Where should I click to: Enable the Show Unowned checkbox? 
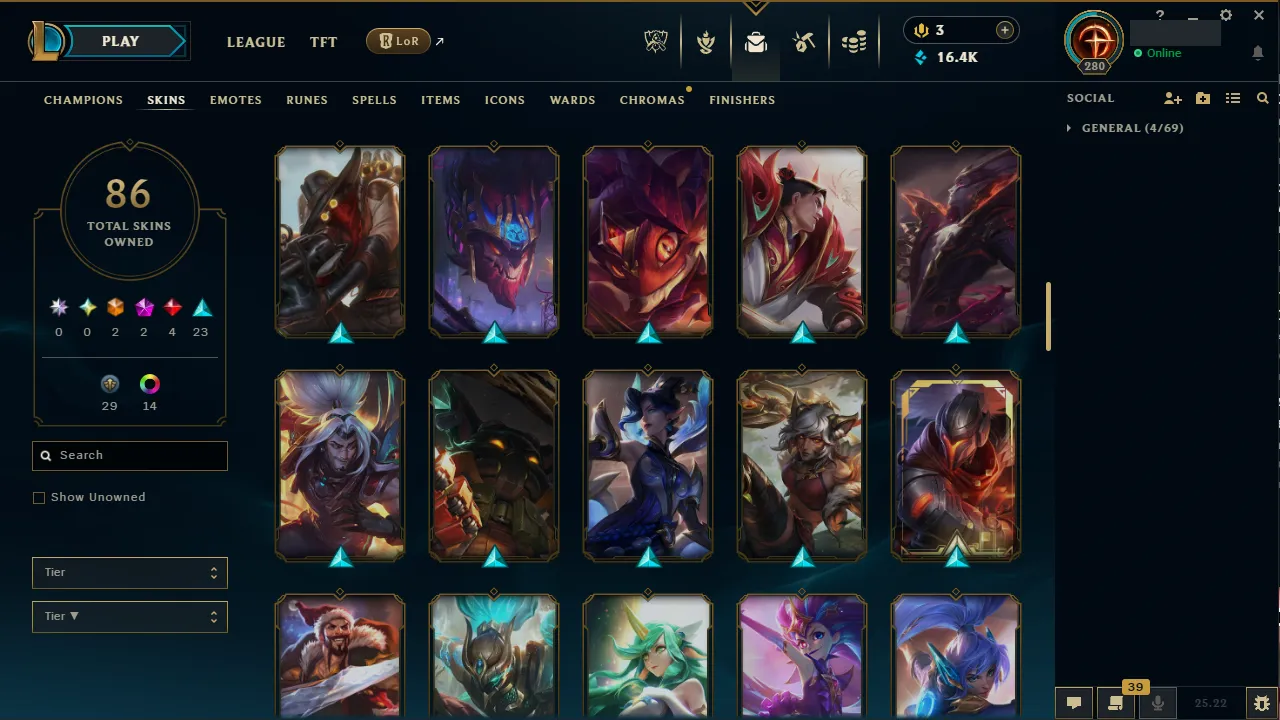click(39, 497)
